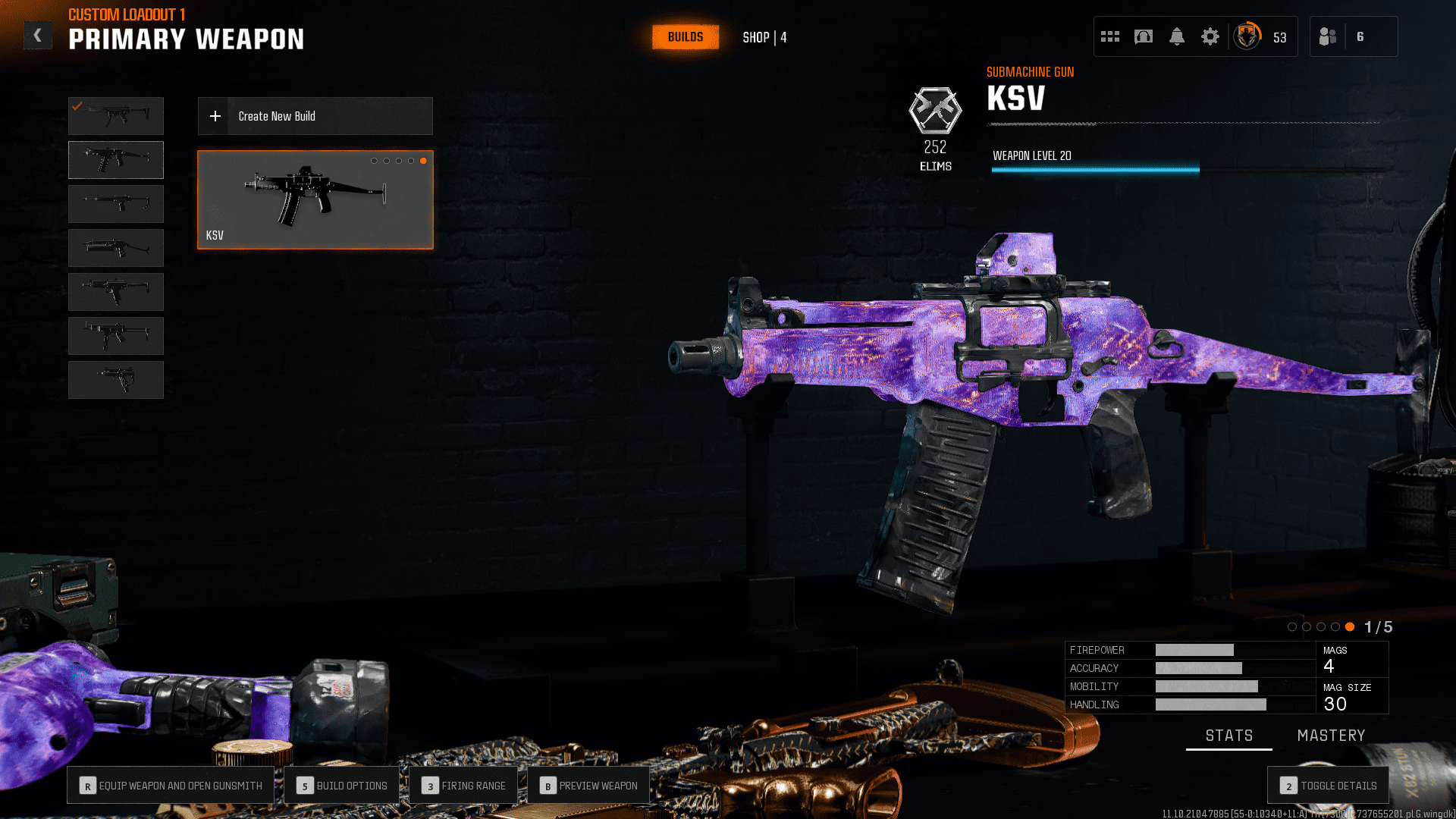Switch to the Mastery tab
This screenshot has height=819, width=1456.
(1331, 736)
